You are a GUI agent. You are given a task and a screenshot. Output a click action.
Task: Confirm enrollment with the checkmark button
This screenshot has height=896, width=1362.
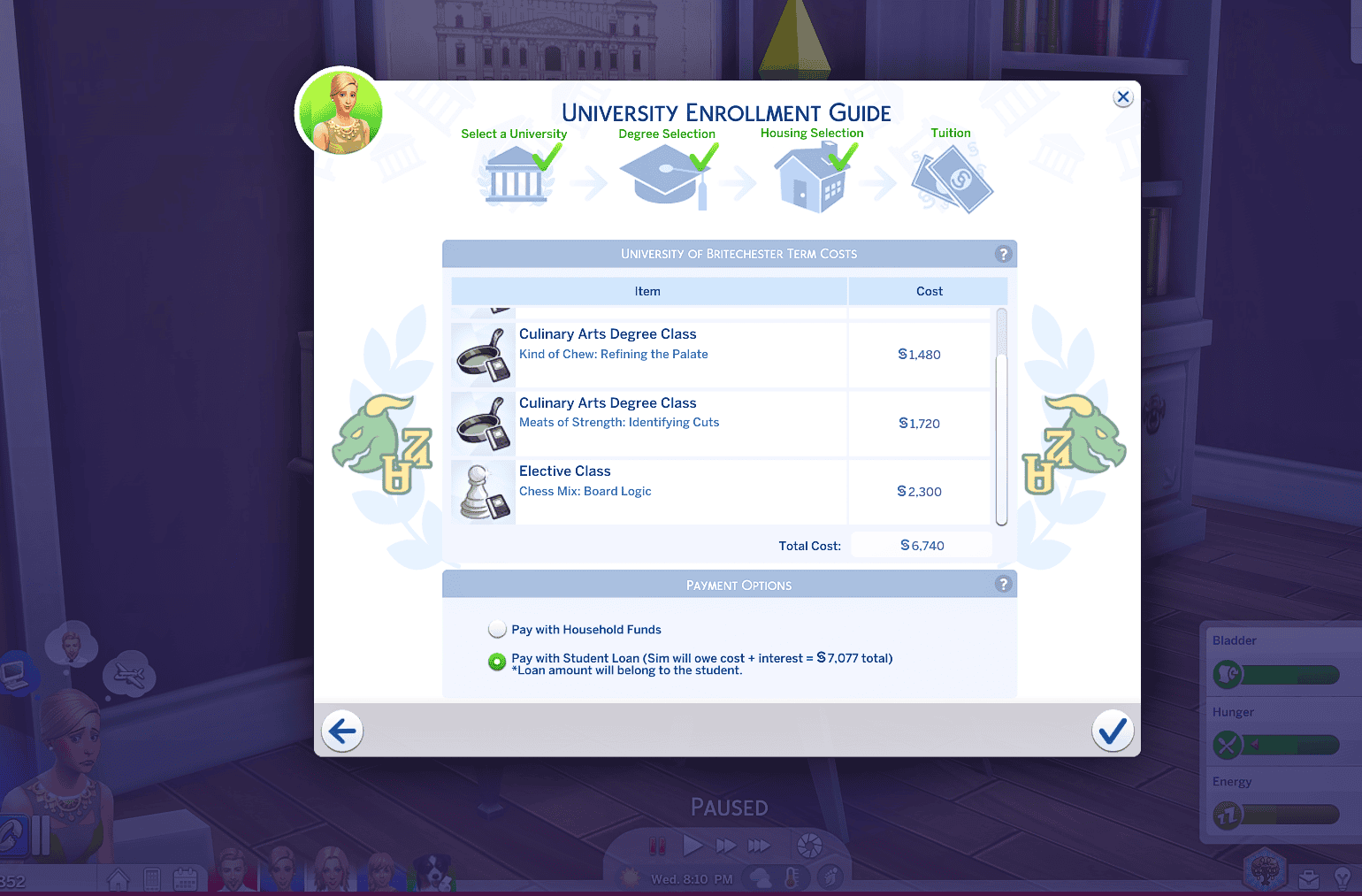pyautogui.click(x=1113, y=731)
